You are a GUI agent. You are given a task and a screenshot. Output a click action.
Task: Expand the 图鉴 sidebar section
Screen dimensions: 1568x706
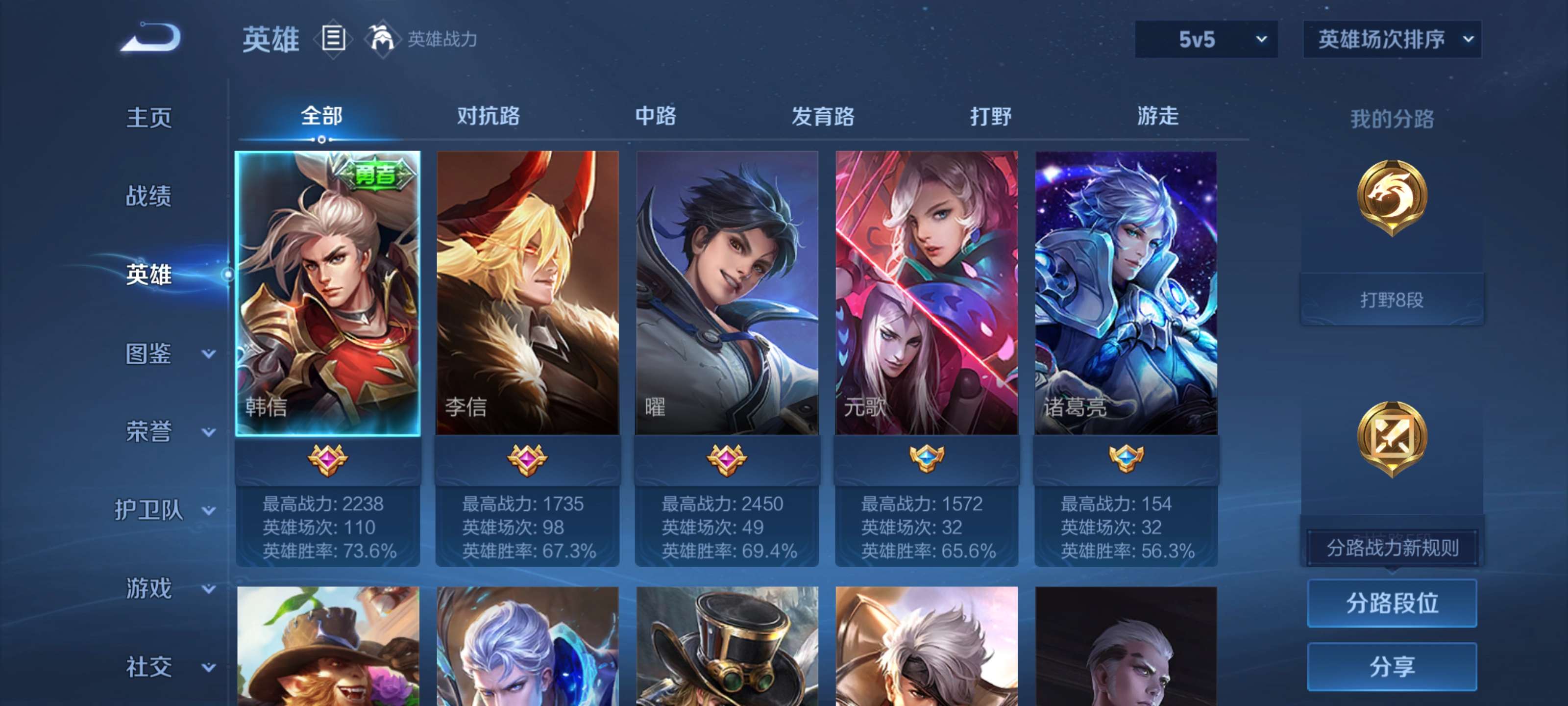[148, 352]
